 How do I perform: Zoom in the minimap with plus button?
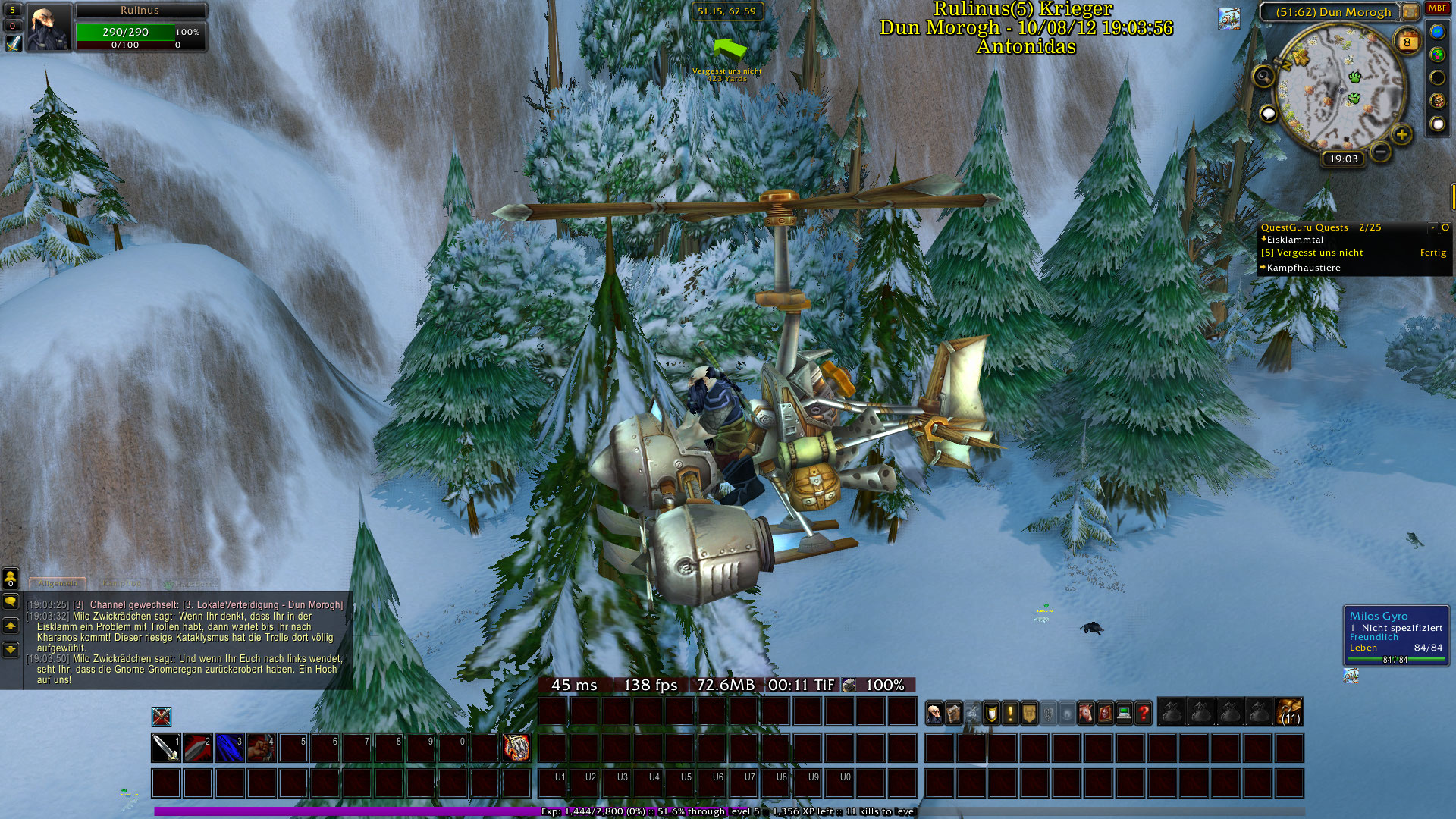point(1401,135)
